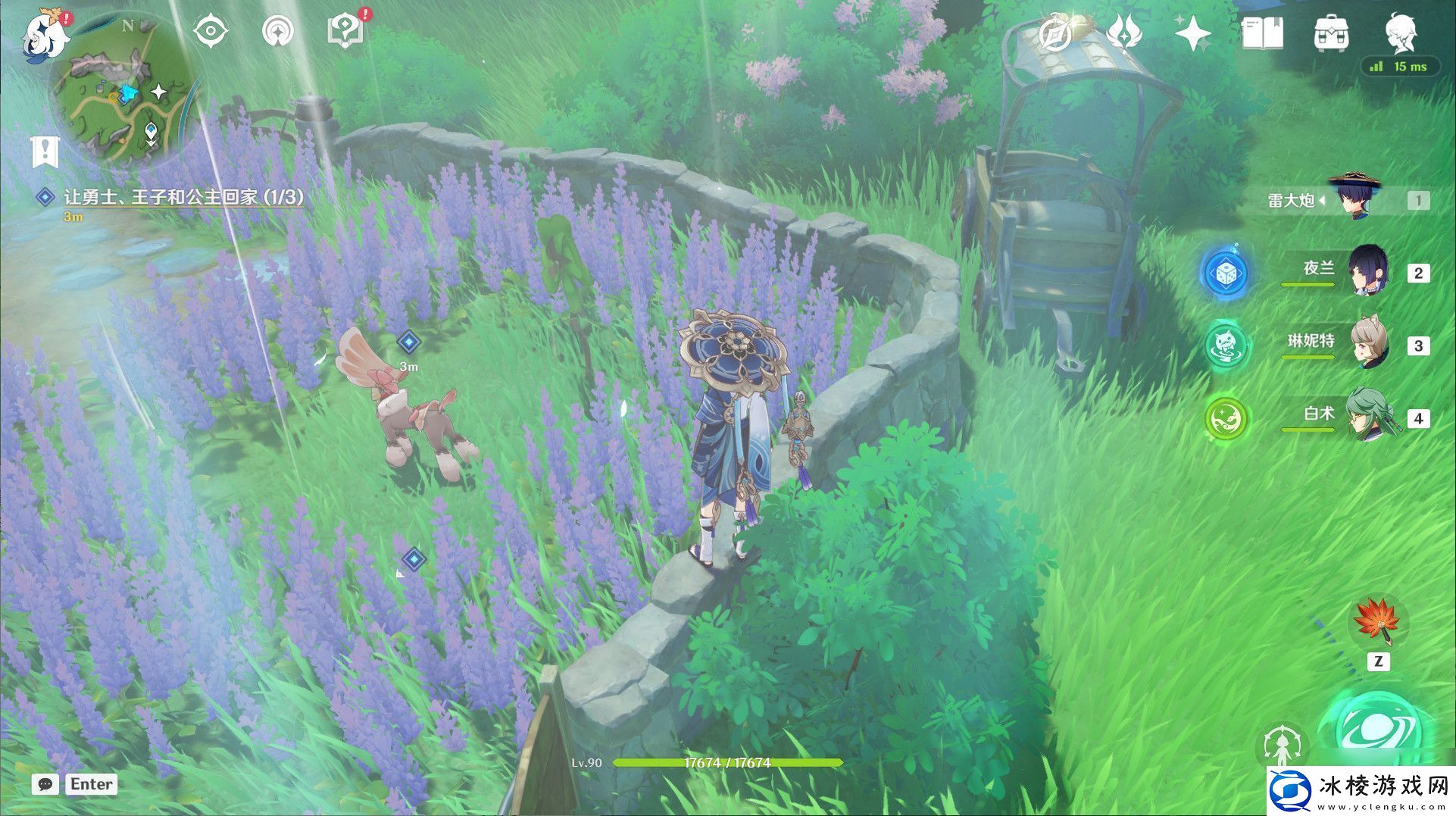Open the character profile head icon
This screenshot has height=816, width=1456.
1400,32
